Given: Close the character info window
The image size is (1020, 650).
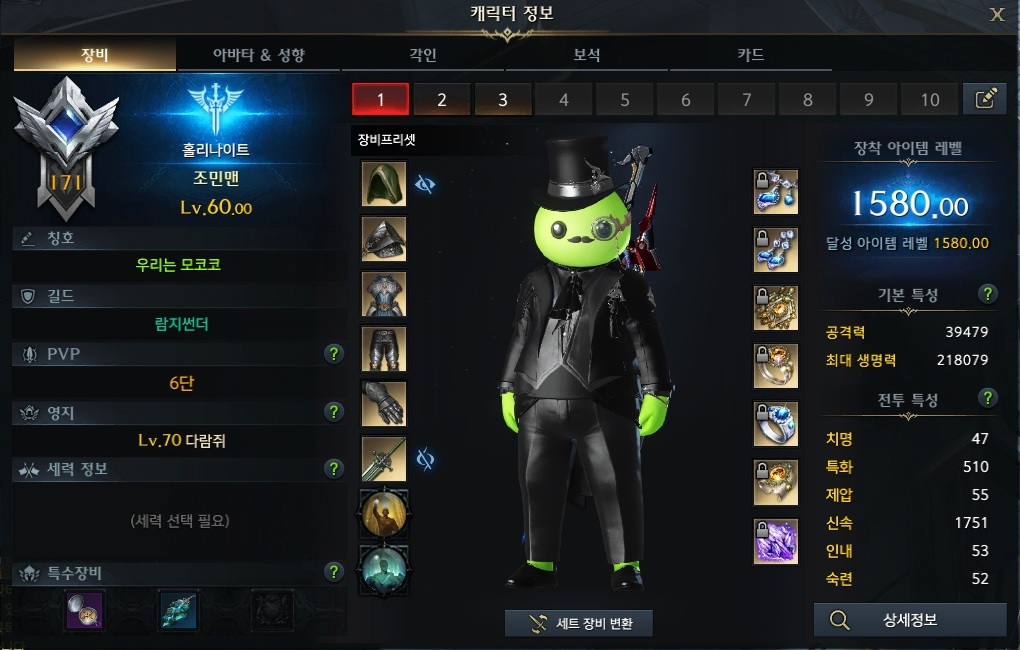Looking at the screenshot, I should pos(997,14).
